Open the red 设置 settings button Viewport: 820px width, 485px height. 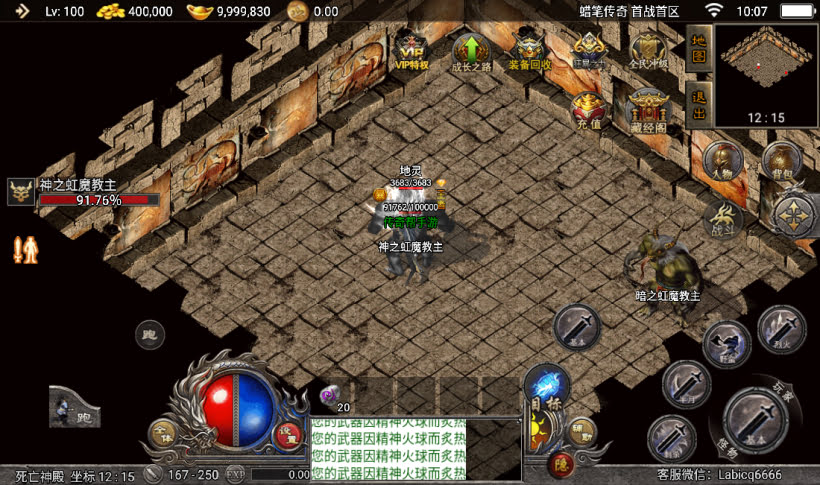point(288,434)
